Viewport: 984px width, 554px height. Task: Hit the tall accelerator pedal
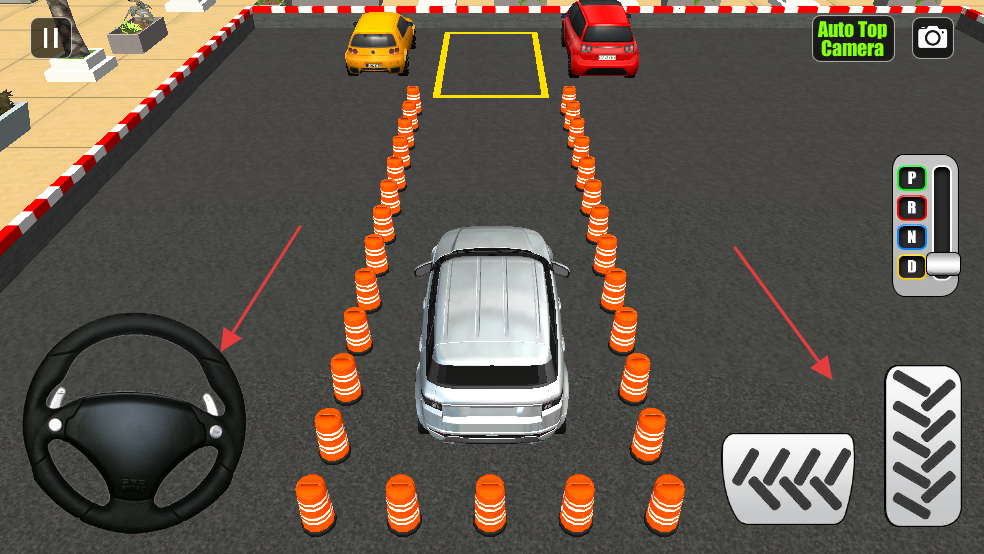point(923,445)
